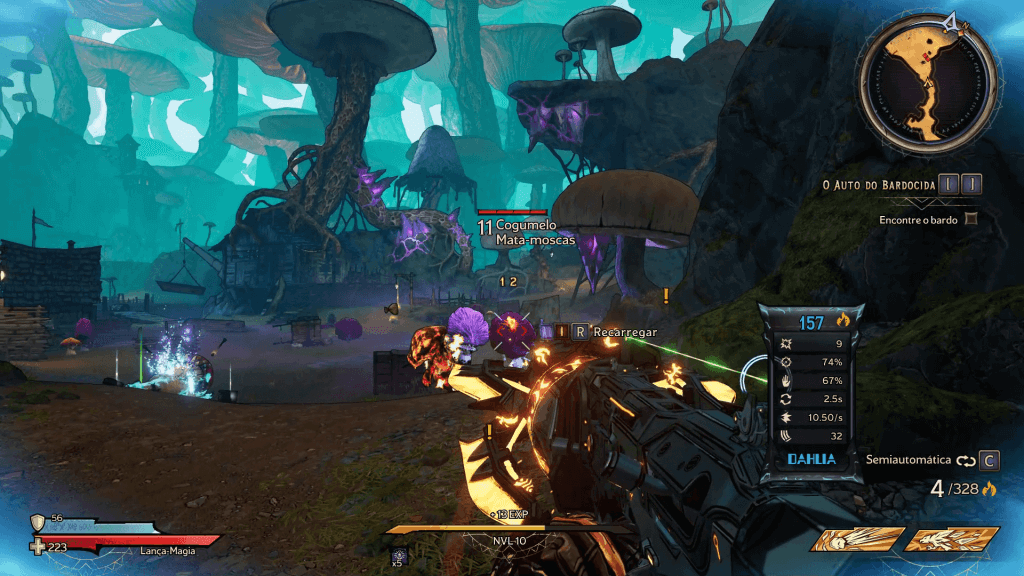Image resolution: width=1024 pixels, height=576 pixels.
Task: Select the left orange weapon slot icon
Action: pos(857,540)
